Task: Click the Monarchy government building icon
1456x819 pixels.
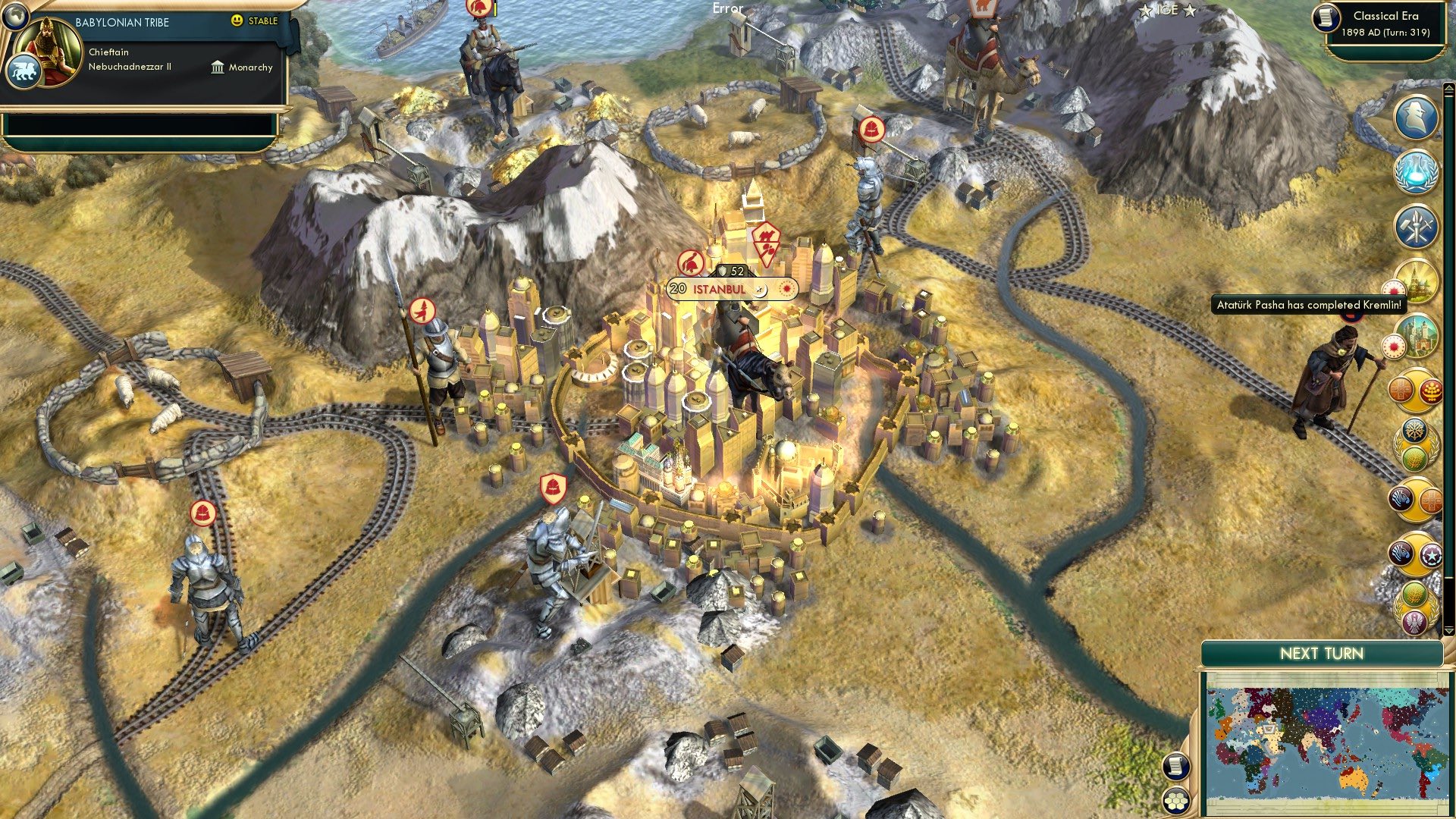Action: 218,67
